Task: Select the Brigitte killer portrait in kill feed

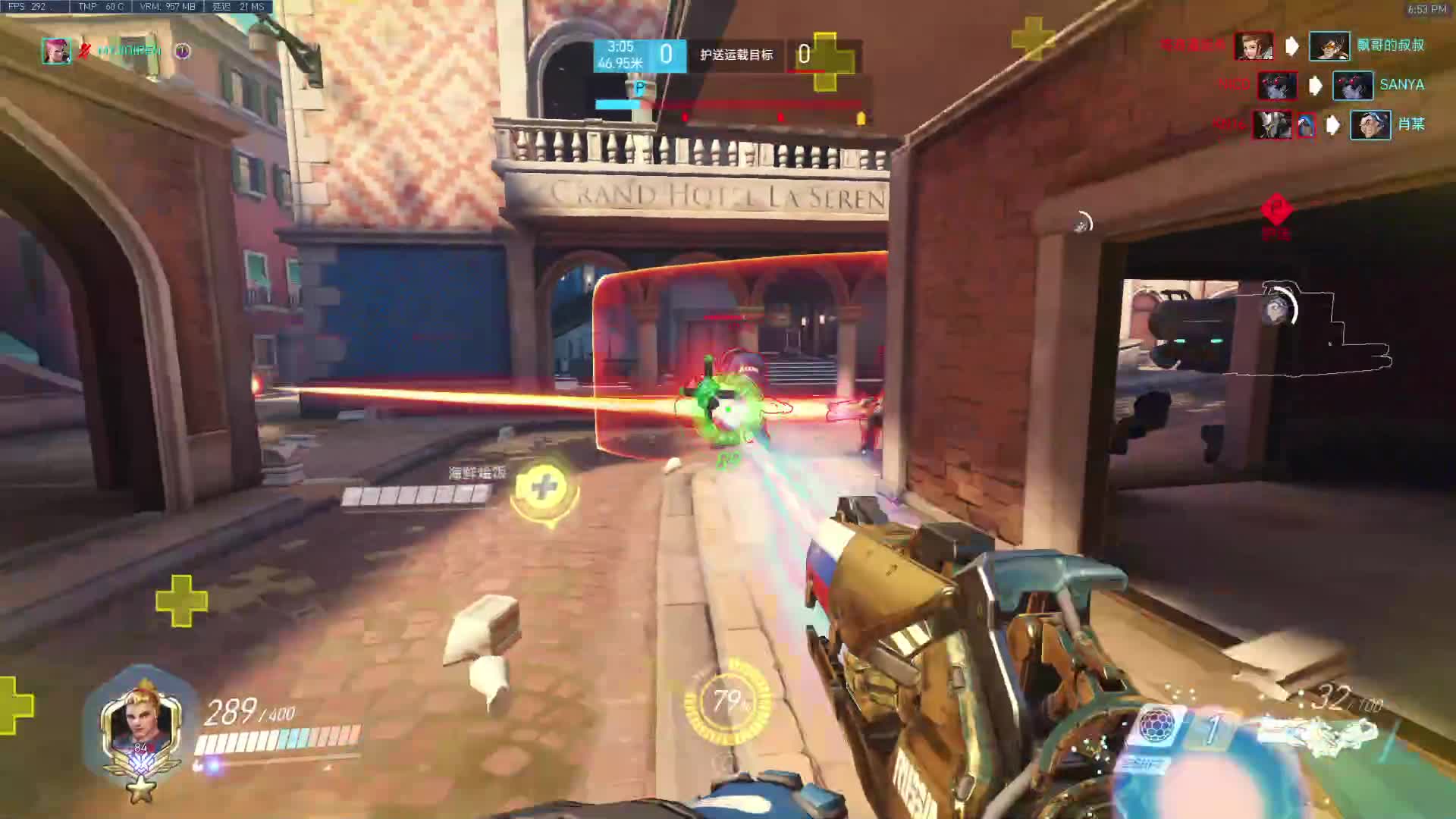Action: coord(1253,45)
